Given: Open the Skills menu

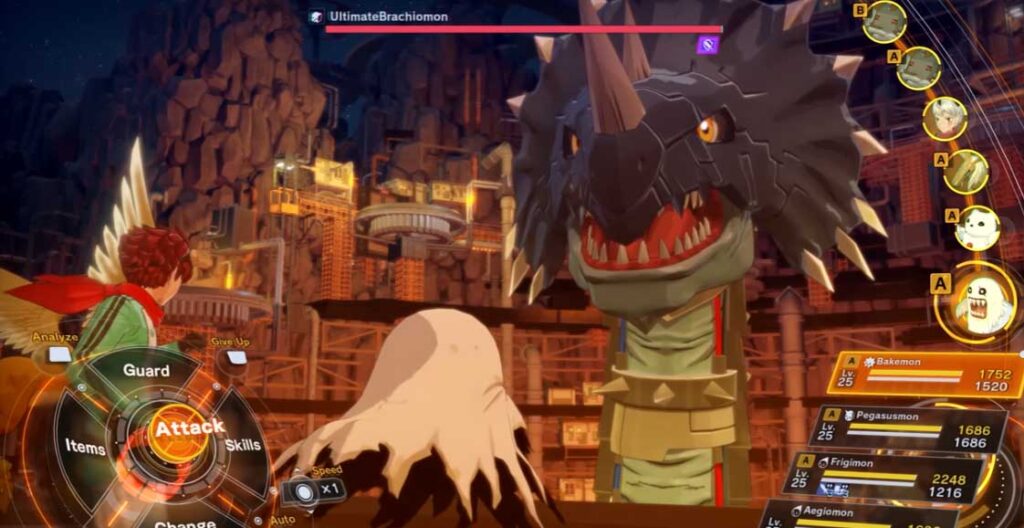Looking at the screenshot, I should pos(243,444).
